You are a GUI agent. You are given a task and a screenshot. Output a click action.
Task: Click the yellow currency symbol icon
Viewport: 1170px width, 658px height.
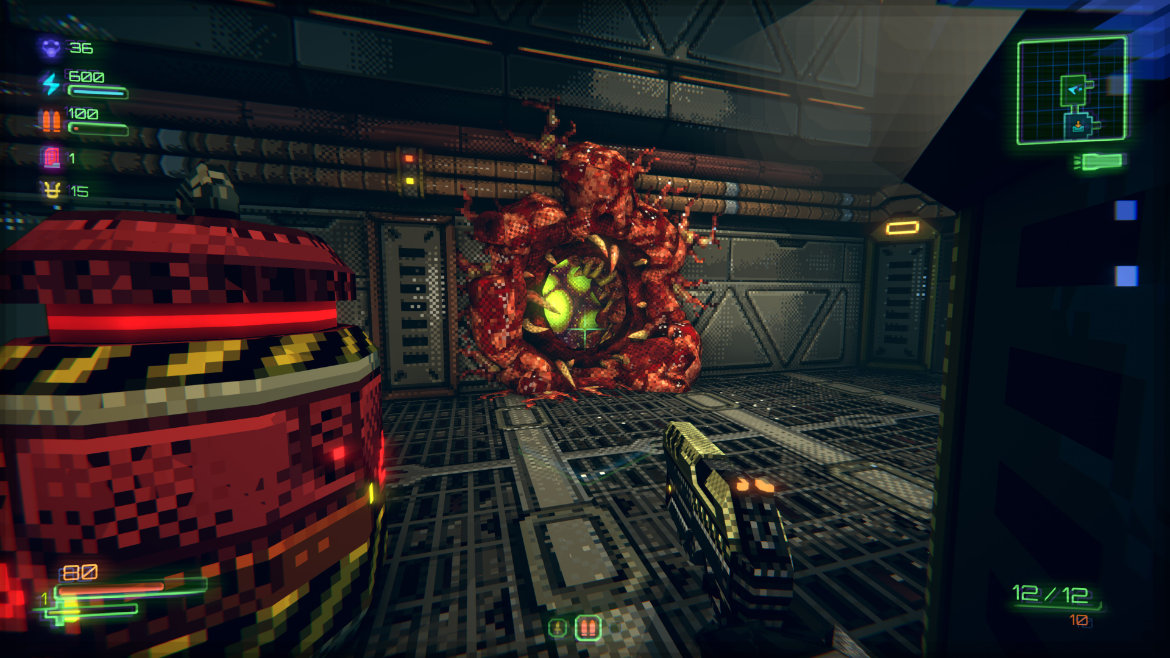pyautogui.click(x=50, y=190)
